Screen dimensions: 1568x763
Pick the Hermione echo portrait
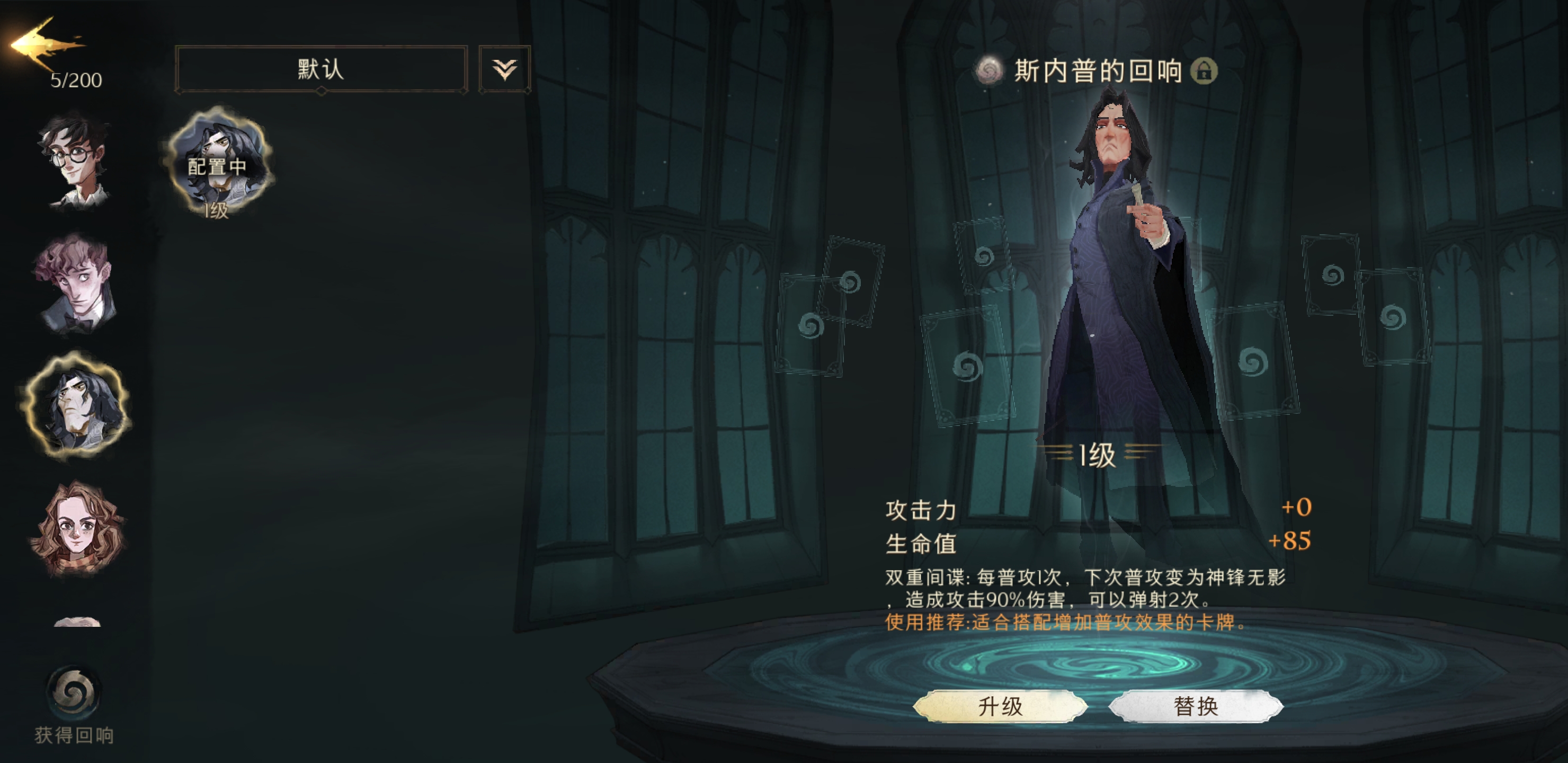[x=77, y=528]
